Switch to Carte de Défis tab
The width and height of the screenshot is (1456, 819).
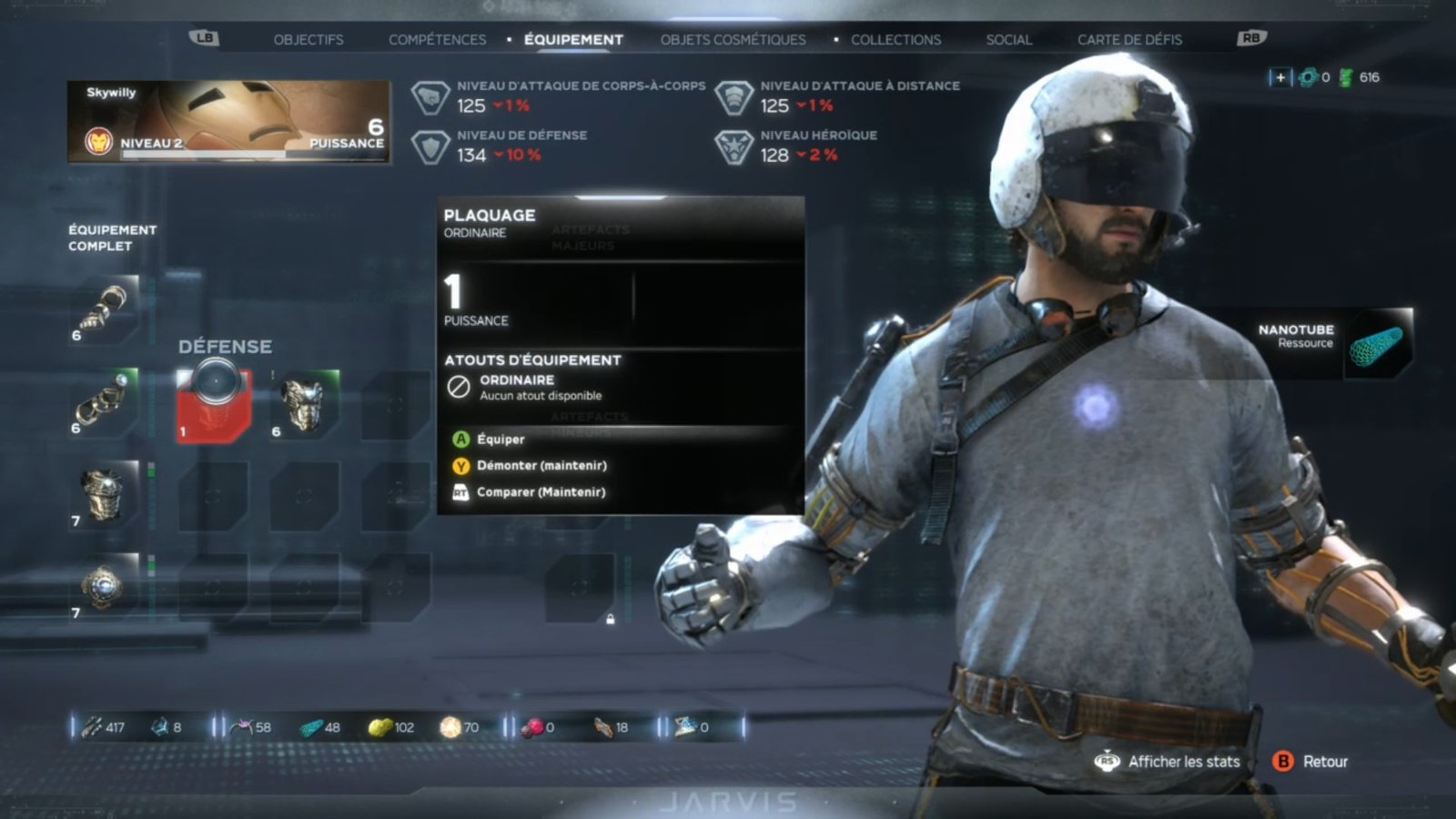pyautogui.click(x=1129, y=40)
